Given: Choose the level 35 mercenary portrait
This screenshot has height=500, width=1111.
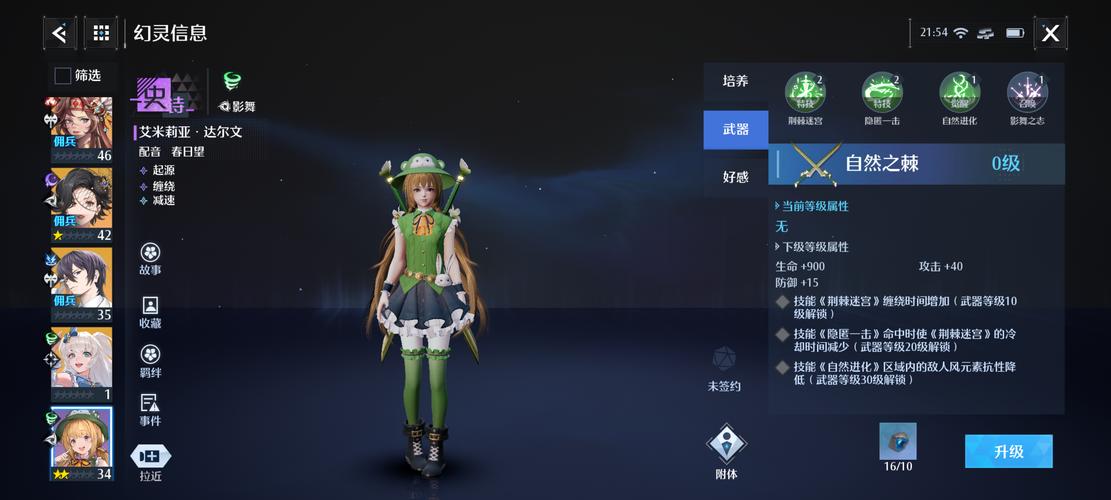Looking at the screenshot, I should [81, 284].
